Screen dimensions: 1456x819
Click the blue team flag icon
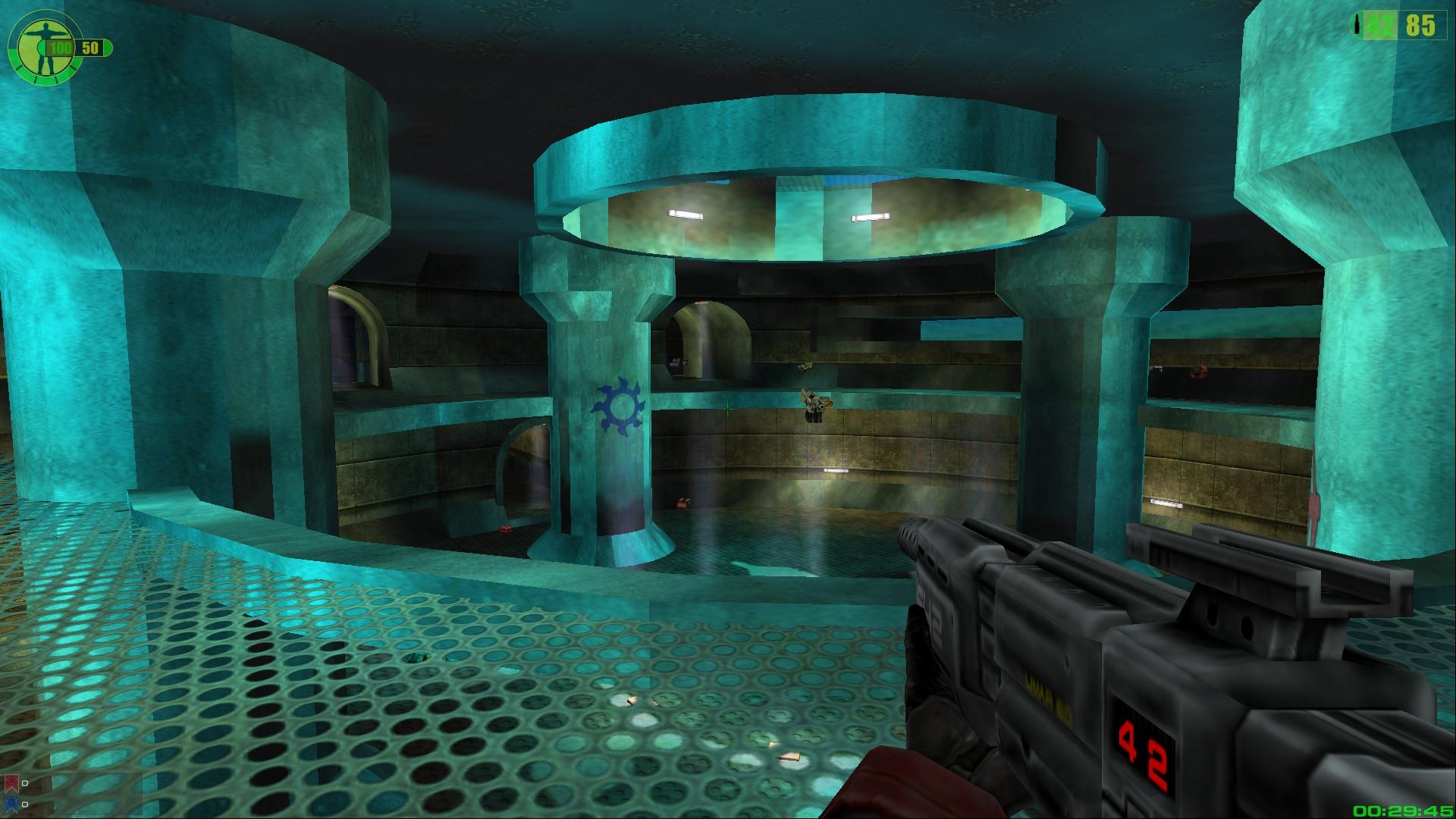pyautogui.click(x=11, y=803)
